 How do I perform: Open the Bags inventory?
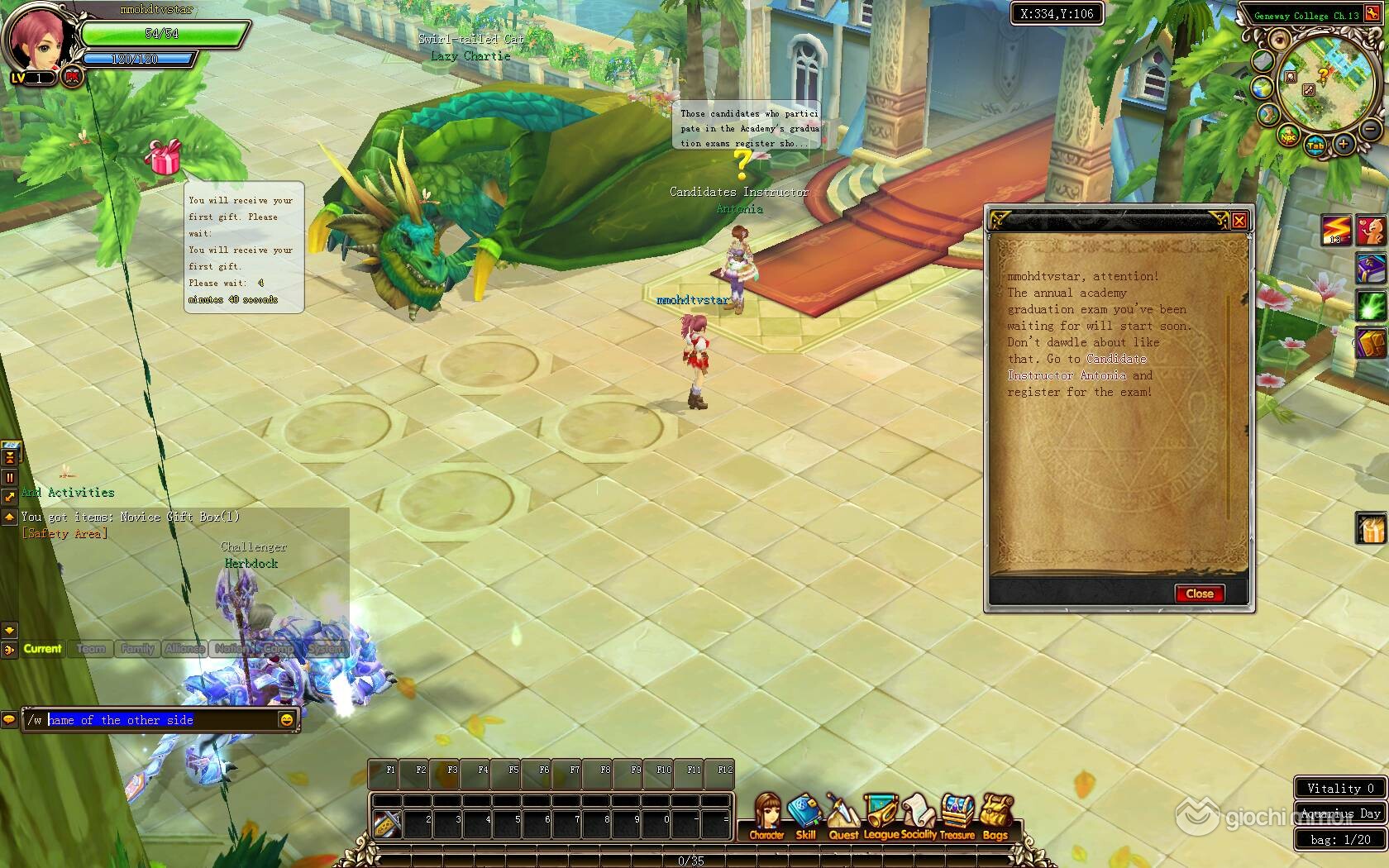click(995, 818)
